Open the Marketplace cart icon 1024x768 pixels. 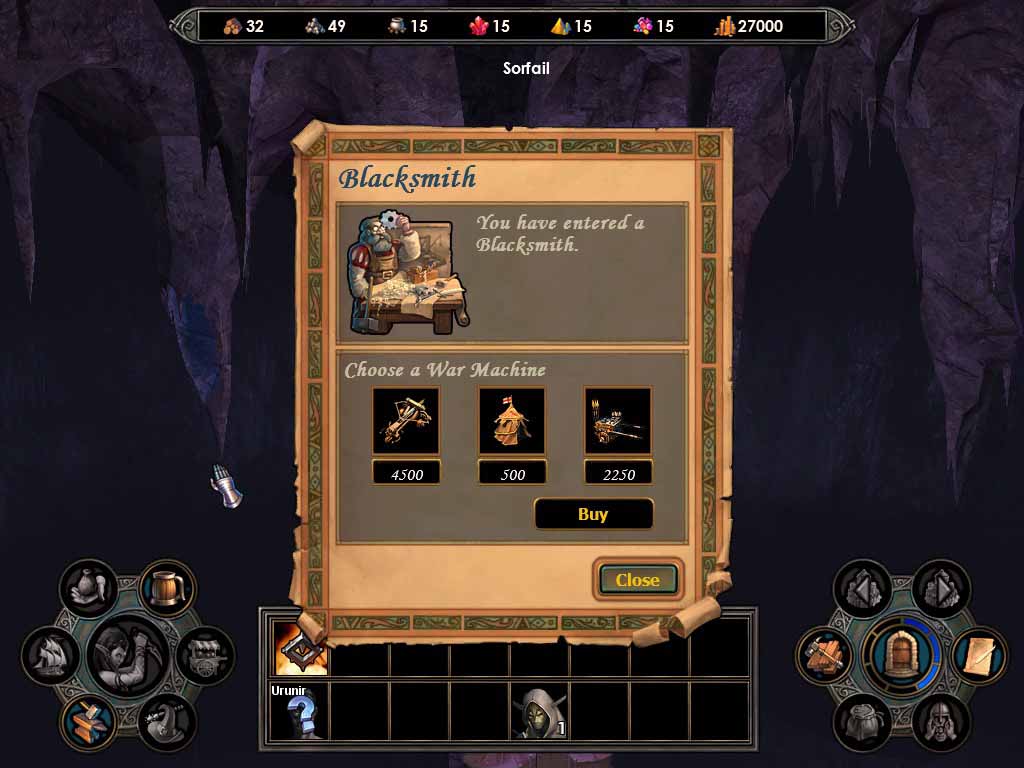(x=206, y=655)
